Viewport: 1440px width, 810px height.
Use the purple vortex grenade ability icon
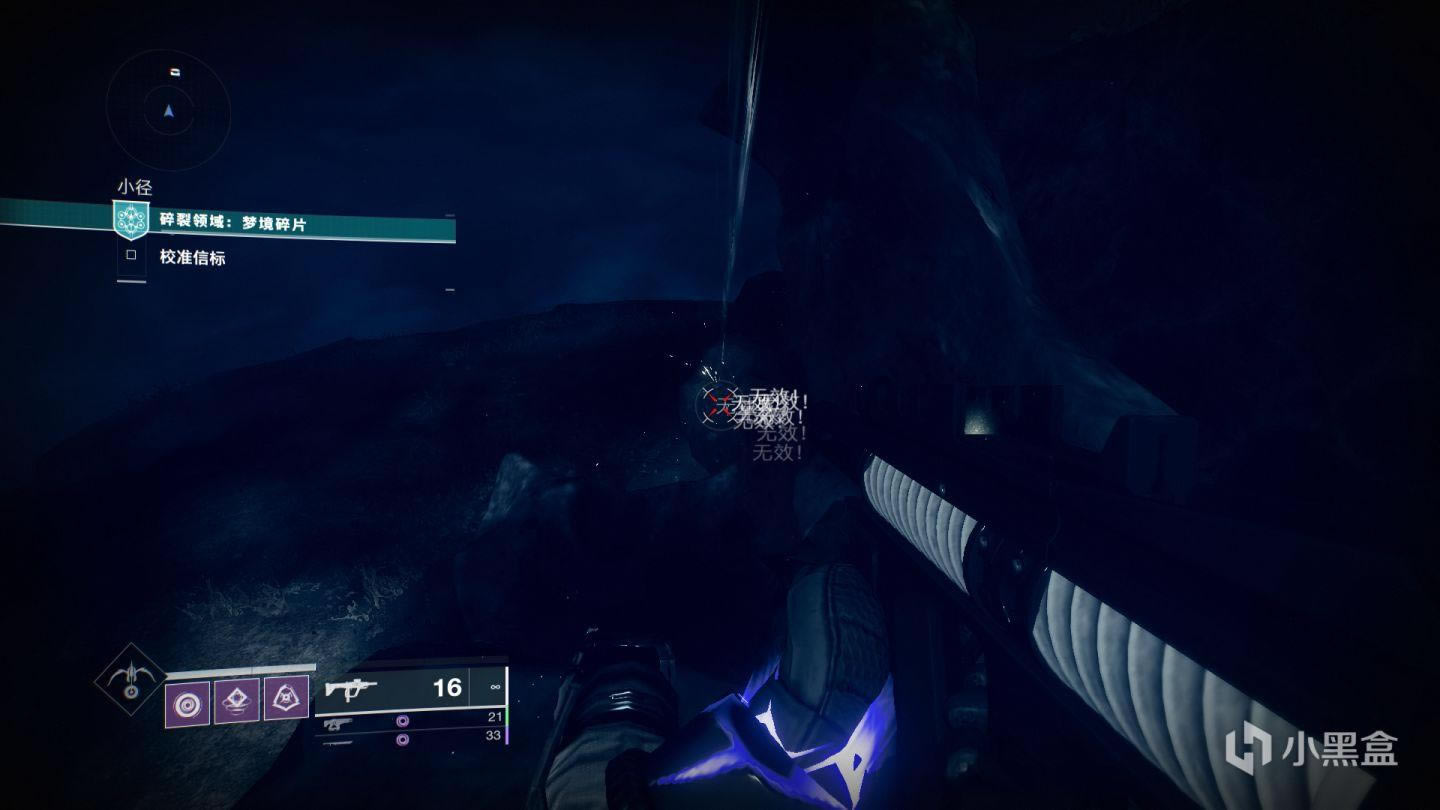point(187,702)
